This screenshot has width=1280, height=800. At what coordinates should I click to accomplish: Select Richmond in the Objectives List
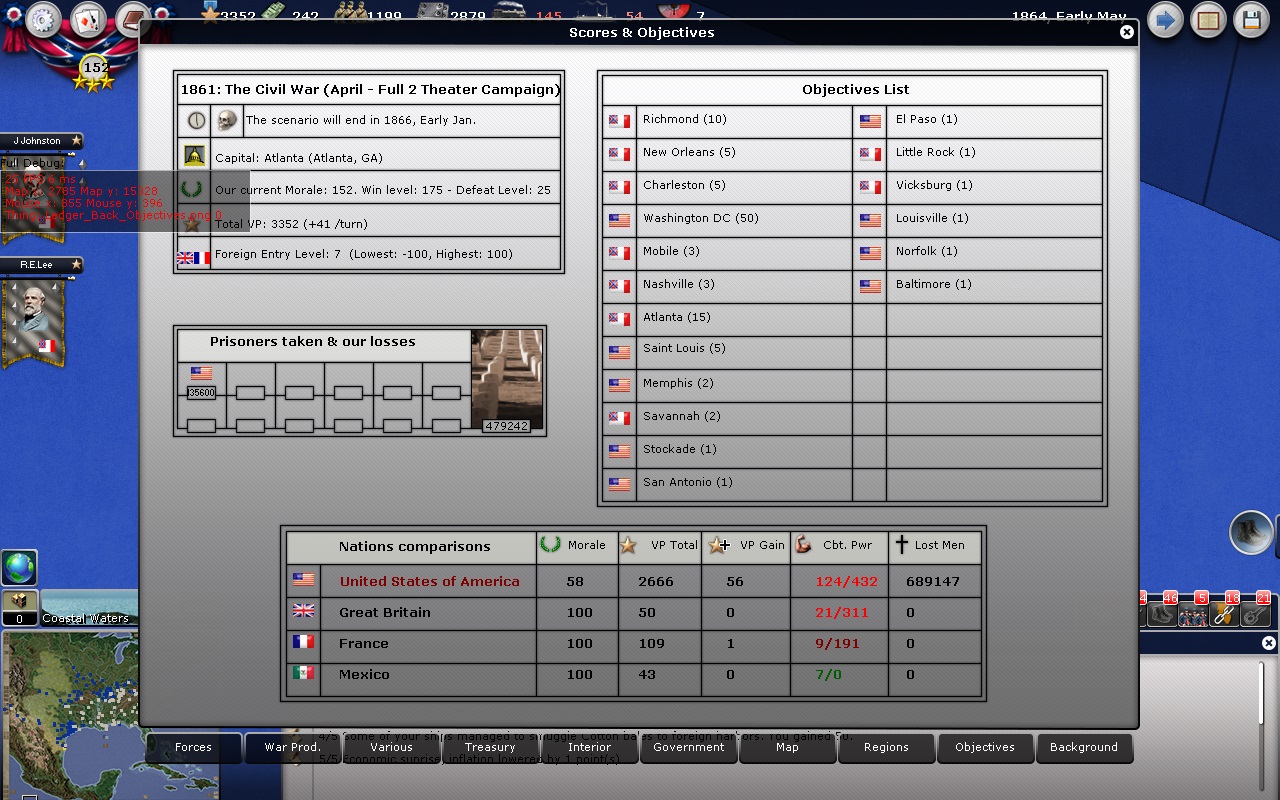point(683,120)
